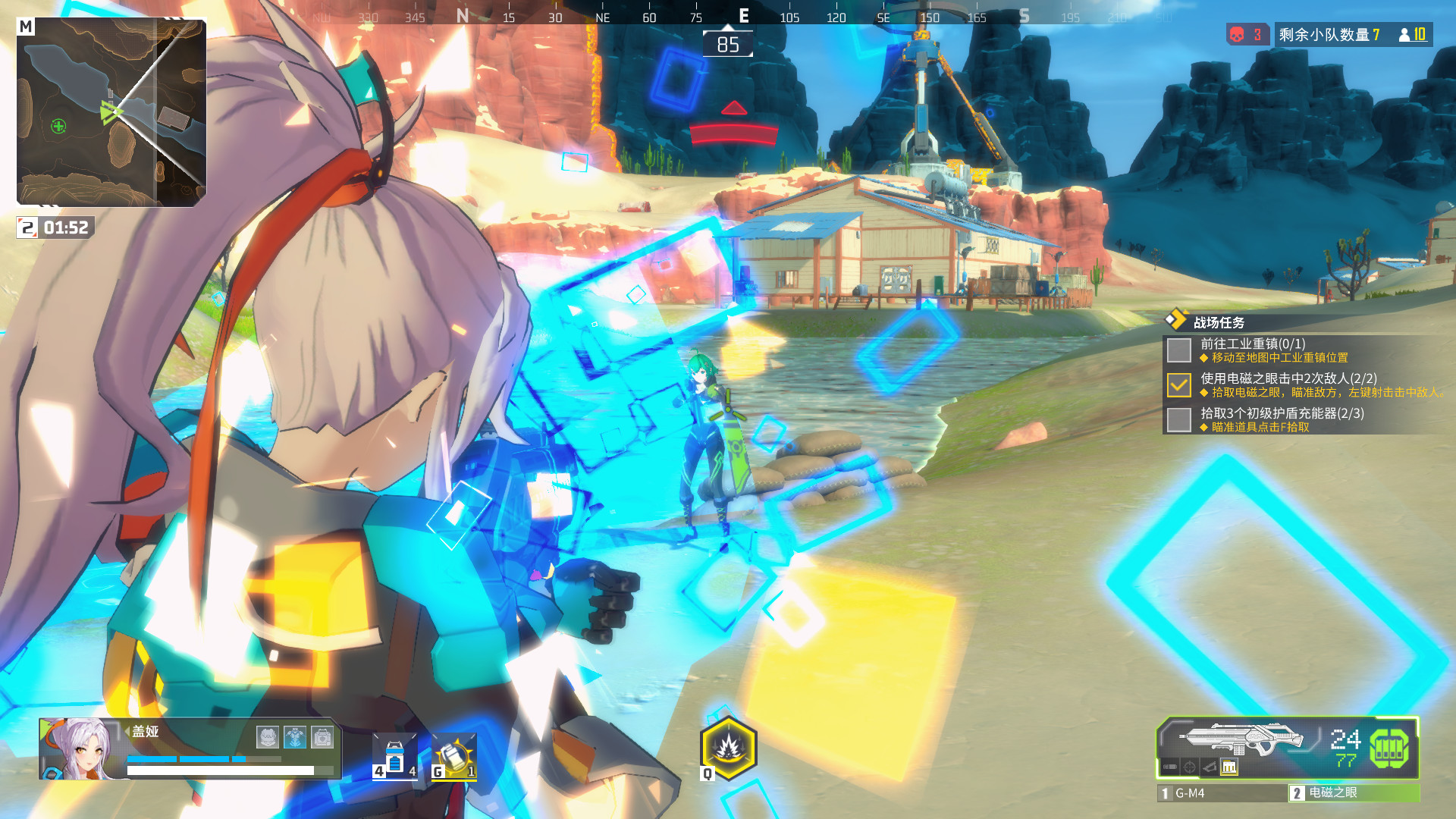Click the scope attachment slot on weapon panel
This screenshot has height=819, width=1456.
(x=1190, y=767)
